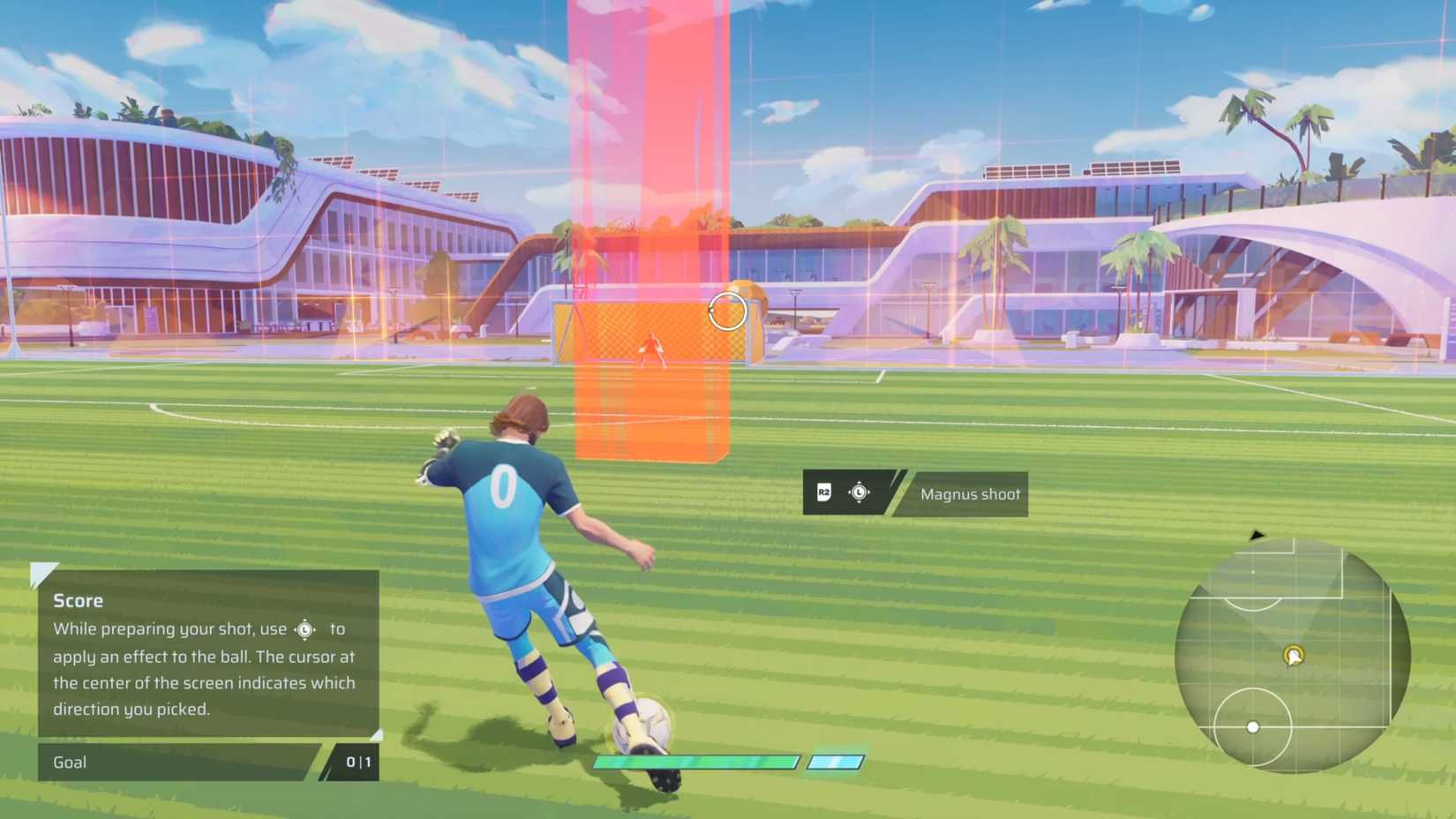Select the yellow player marker on the minimap
Screen dimensions: 1456x819
pos(1293,656)
